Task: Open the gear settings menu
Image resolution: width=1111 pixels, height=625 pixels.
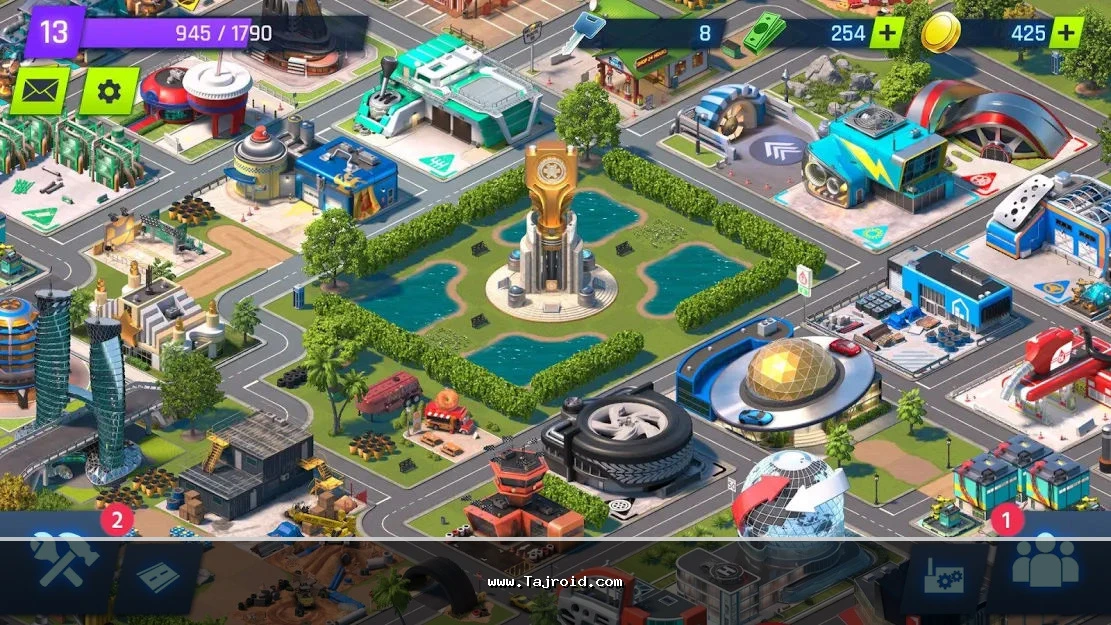Action: tap(109, 91)
